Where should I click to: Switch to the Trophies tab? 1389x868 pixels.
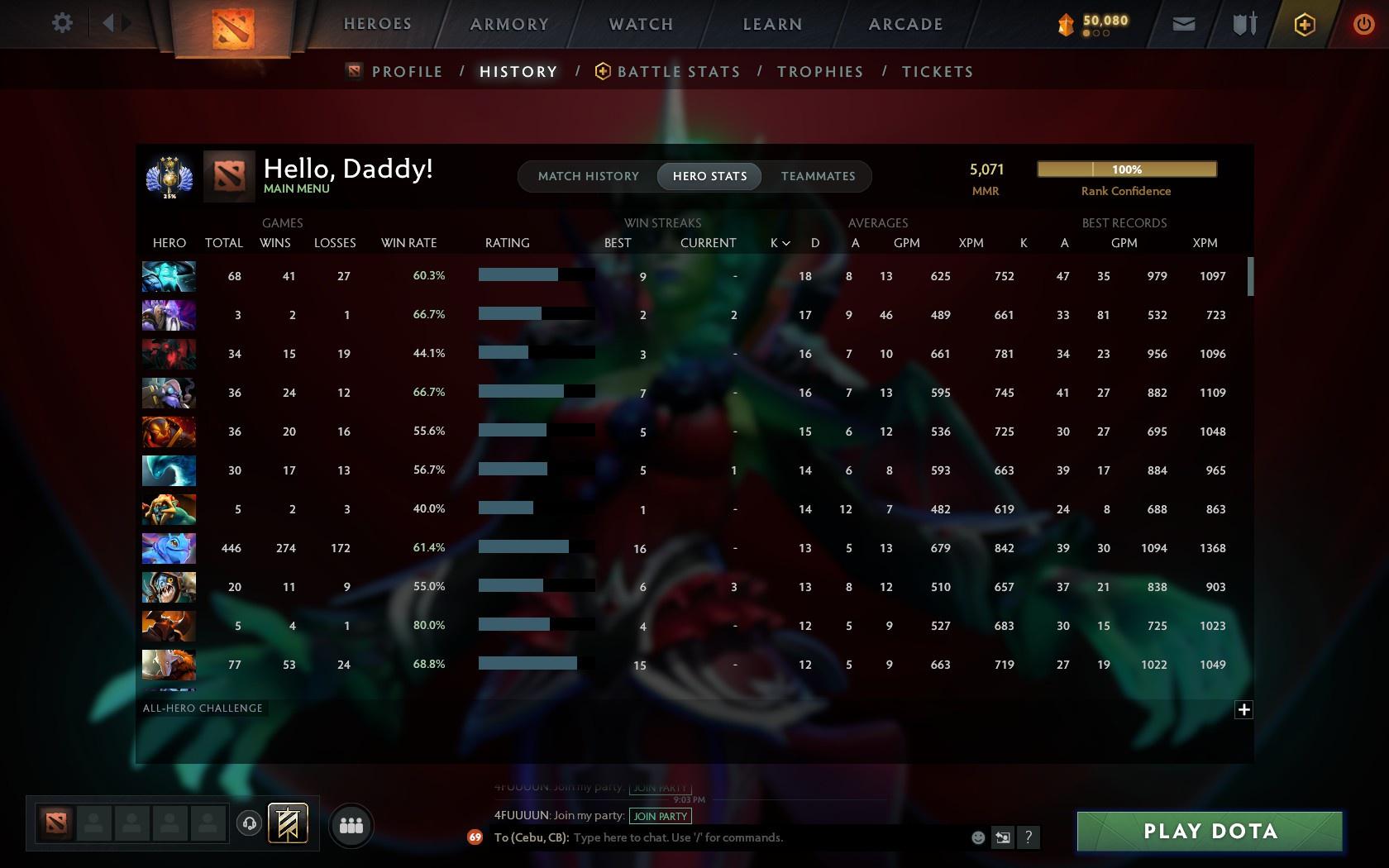point(819,72)
